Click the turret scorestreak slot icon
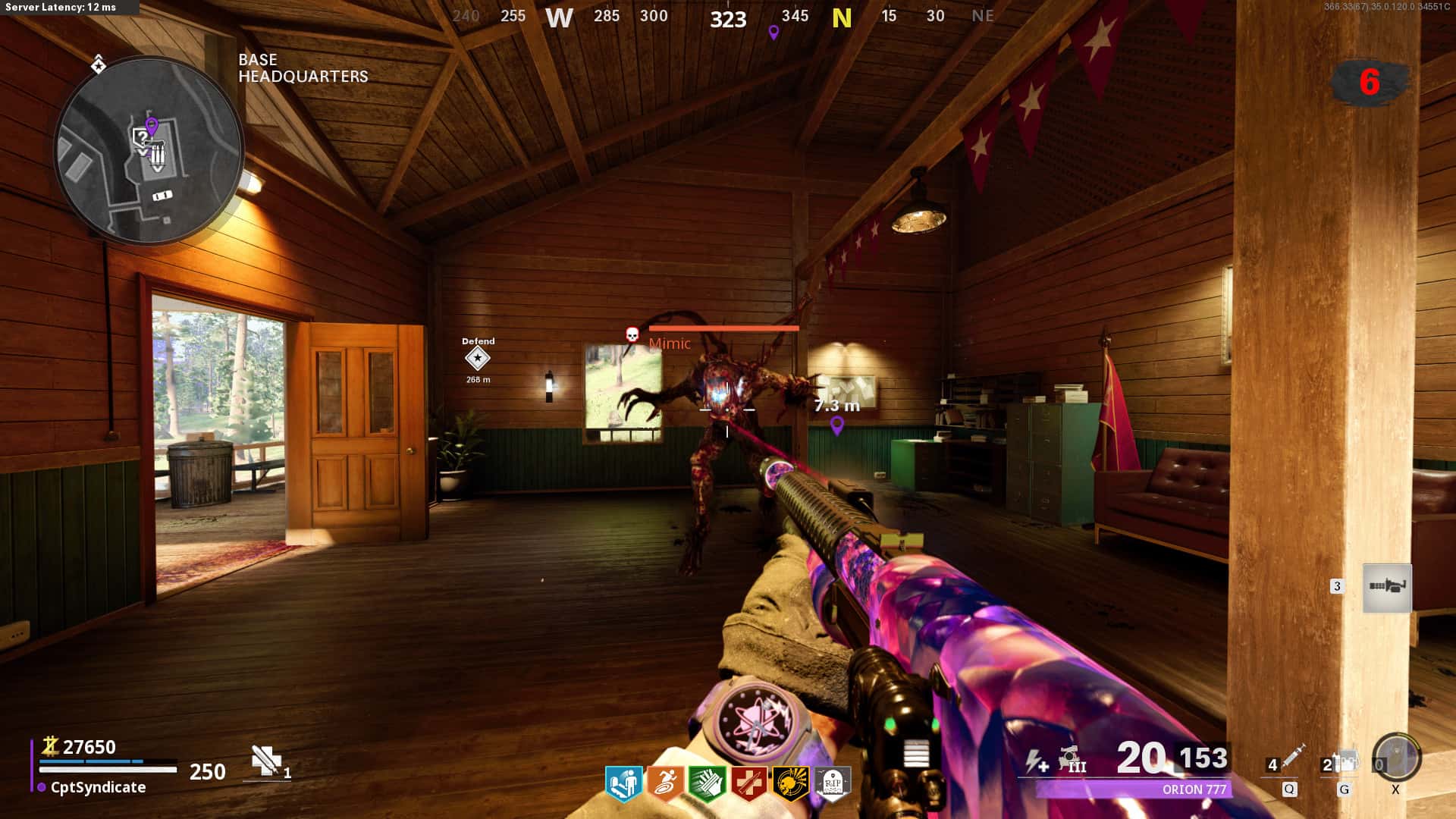This screenshot has height=819, width=1456. [1387, 588]
